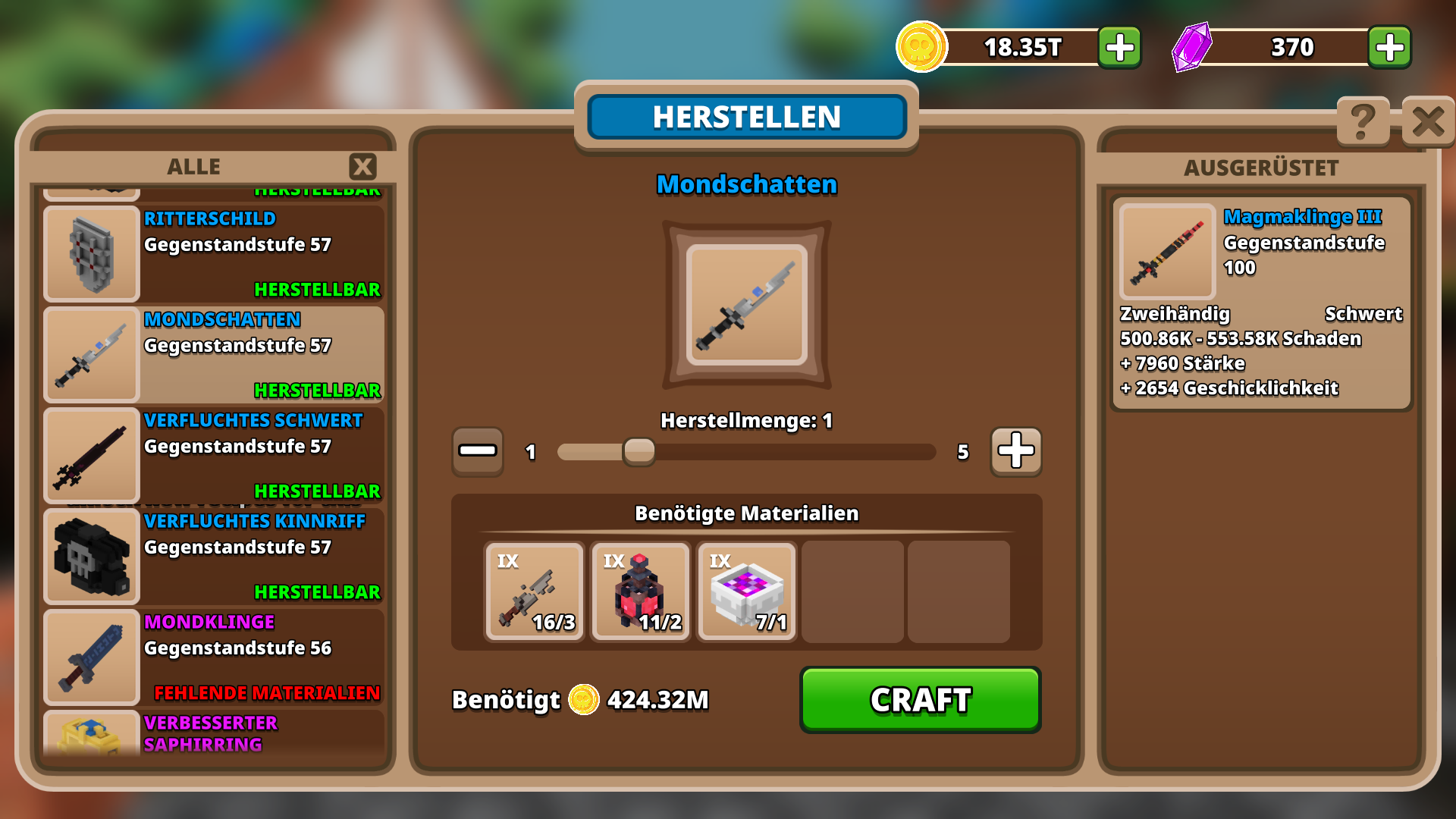
Task: Inspect the sword material with 16/3
Action: (x=535, y=591)
